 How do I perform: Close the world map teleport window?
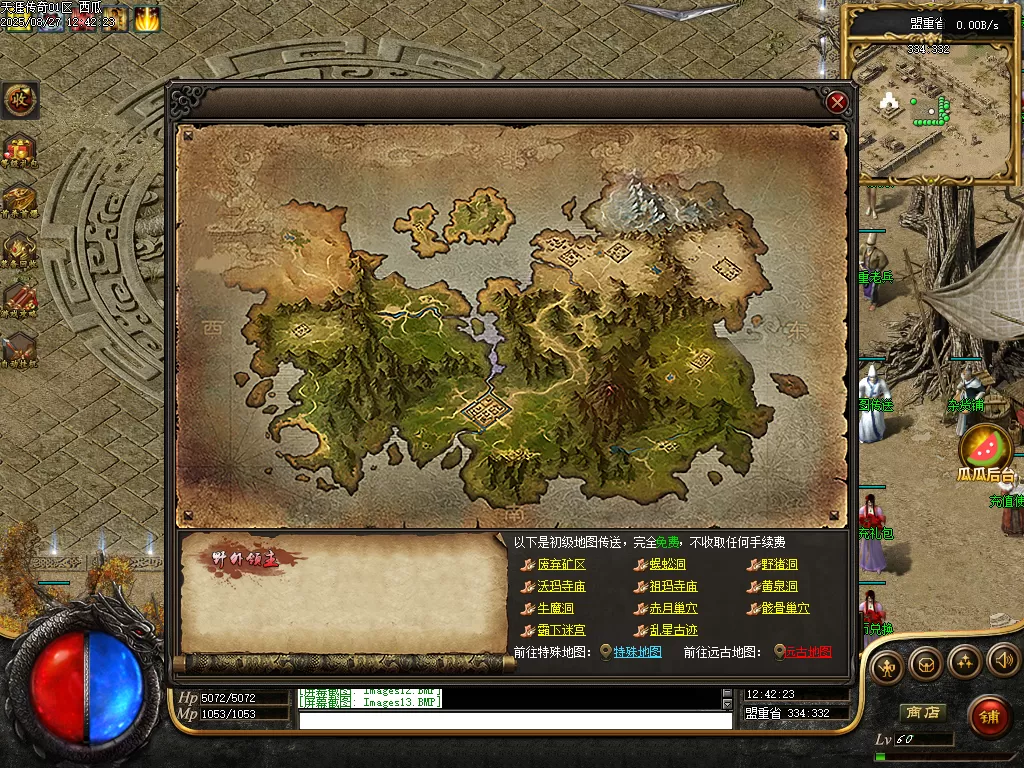coord(838,101)
